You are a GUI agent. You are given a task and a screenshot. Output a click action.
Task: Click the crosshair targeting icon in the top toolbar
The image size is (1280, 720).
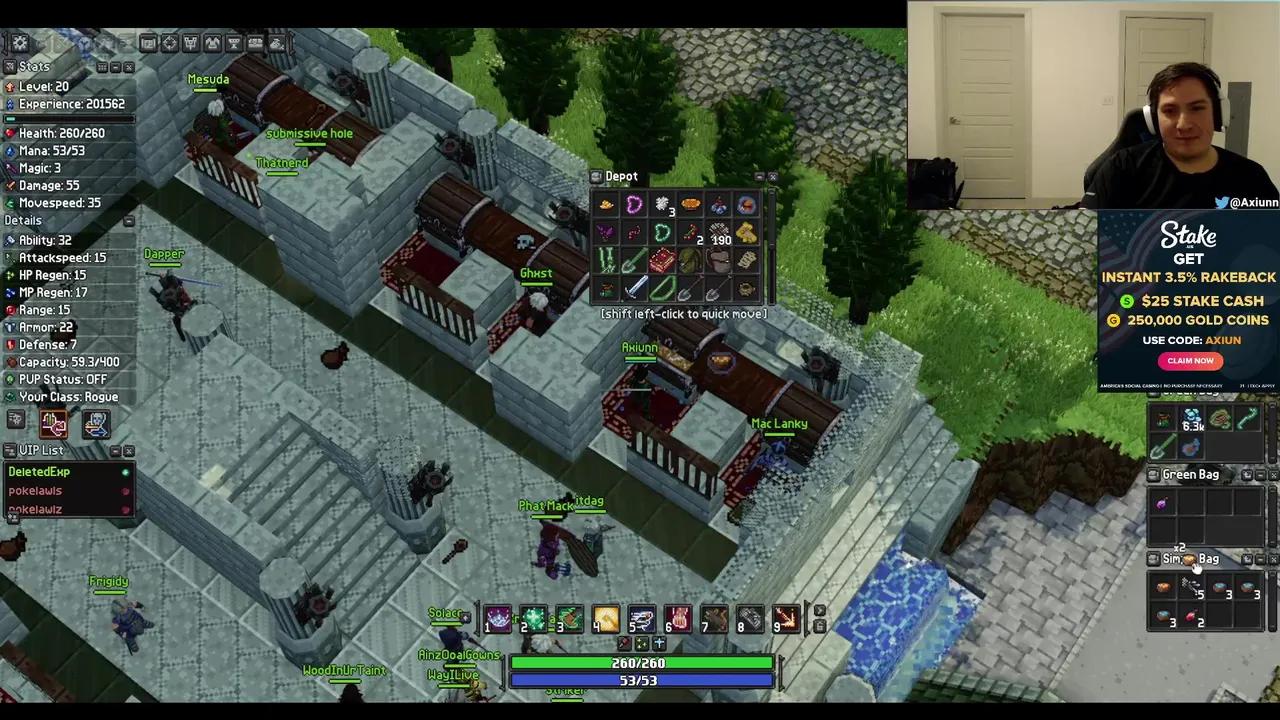click(169, 43)
